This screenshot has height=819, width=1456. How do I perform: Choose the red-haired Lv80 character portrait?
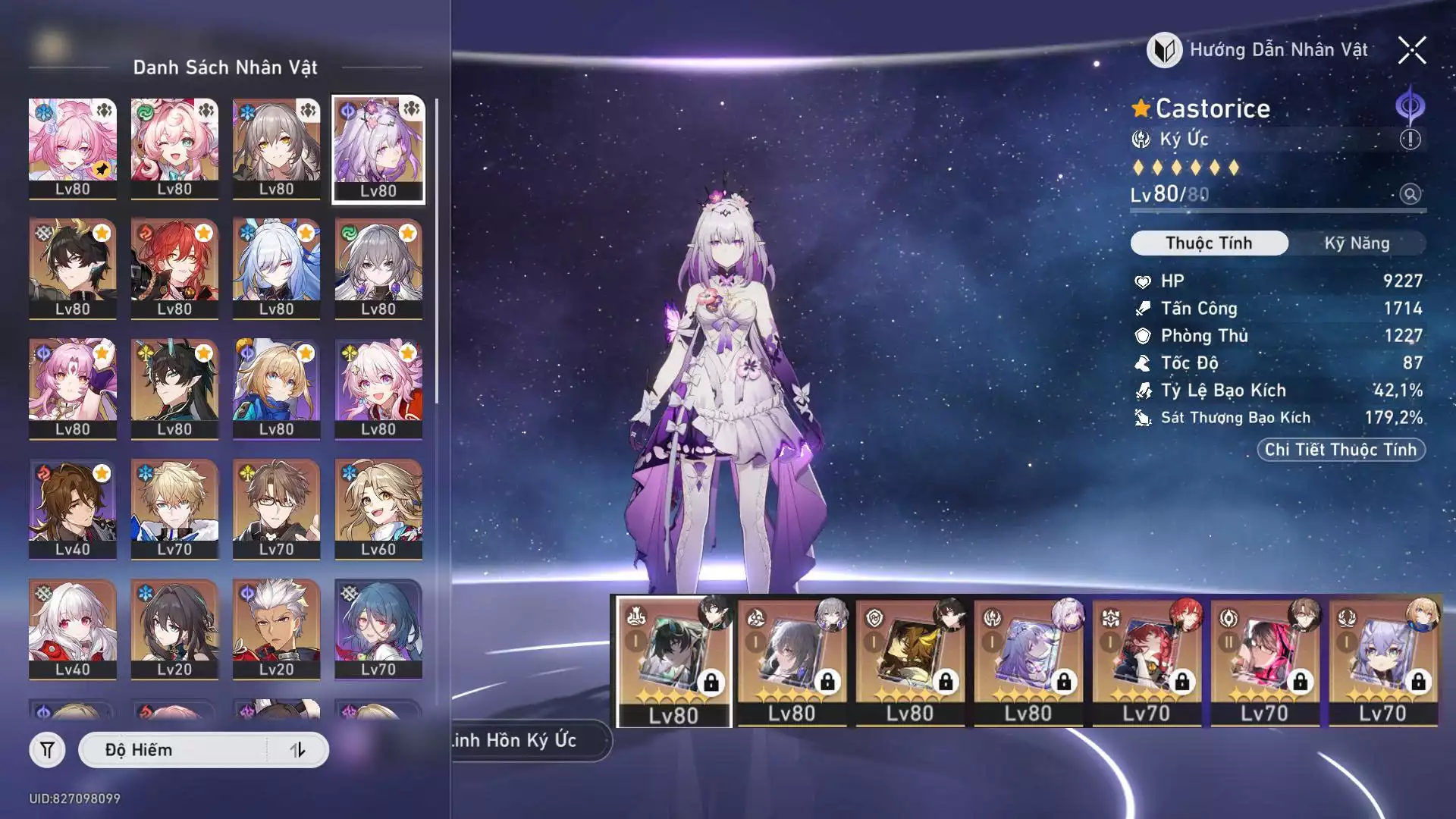click(x=174, y=268)
